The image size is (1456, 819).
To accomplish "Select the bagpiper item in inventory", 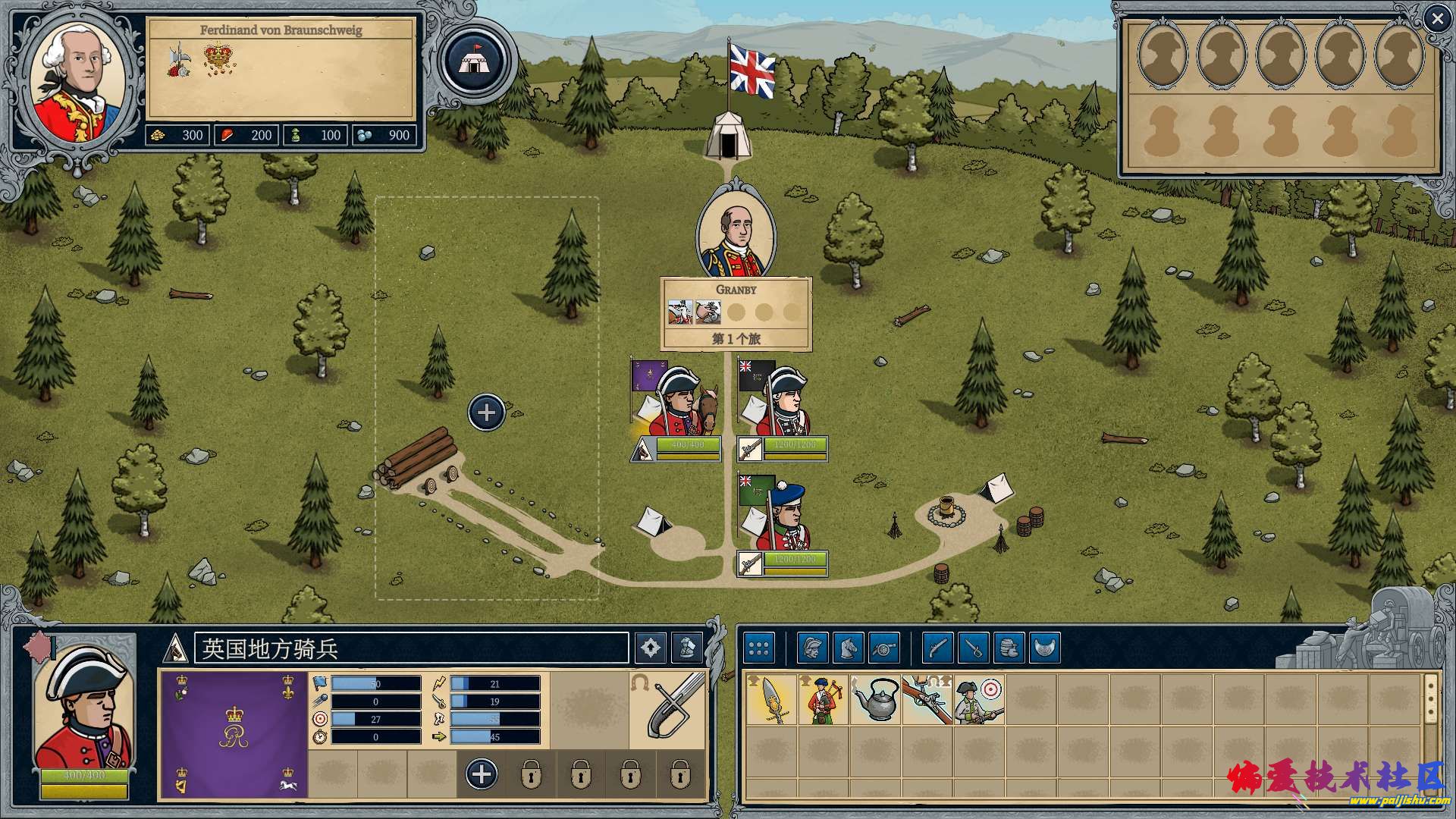I will pos(824,700).
